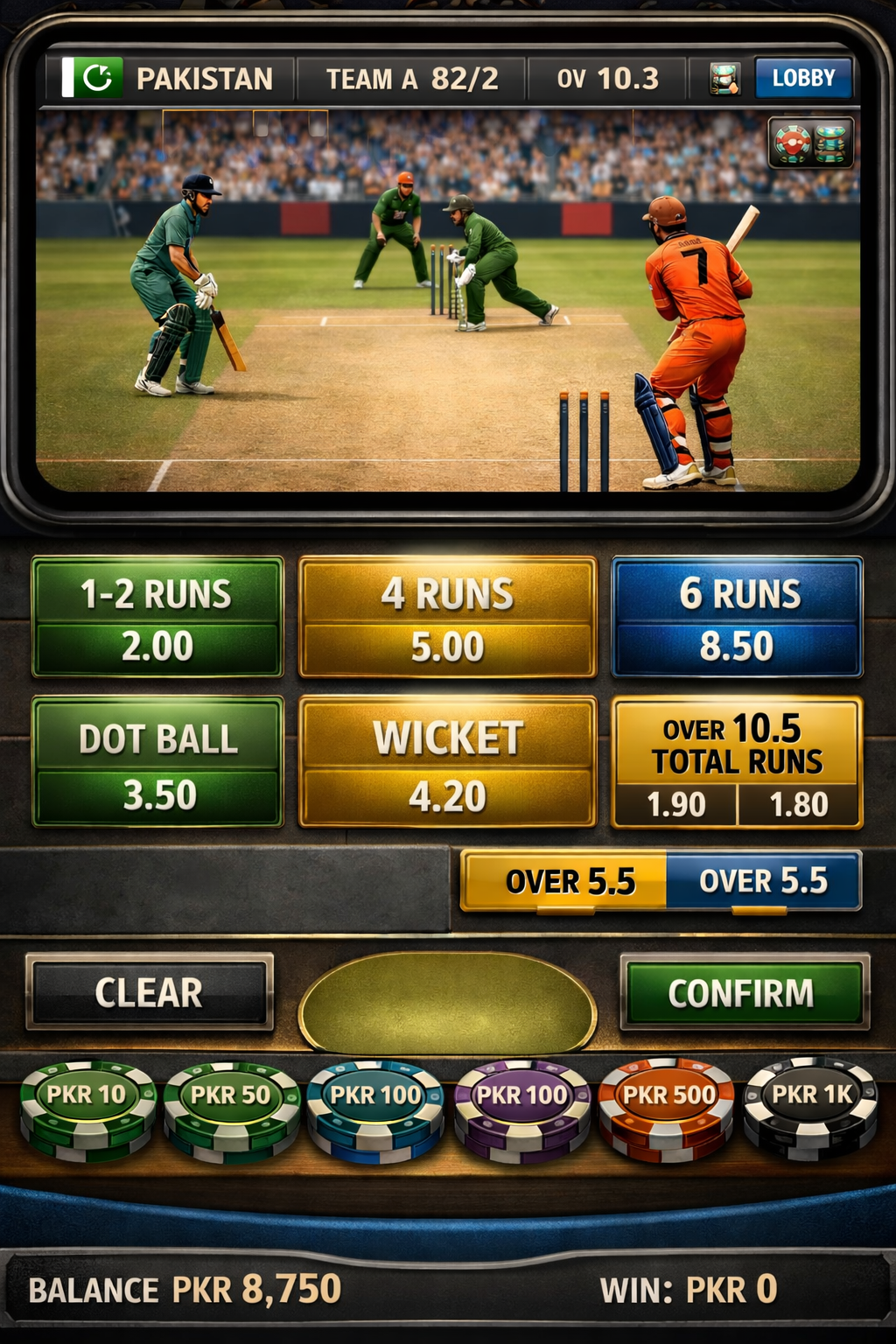
Task: Click the small icon beside LOBBY
Action: point(724,80)
